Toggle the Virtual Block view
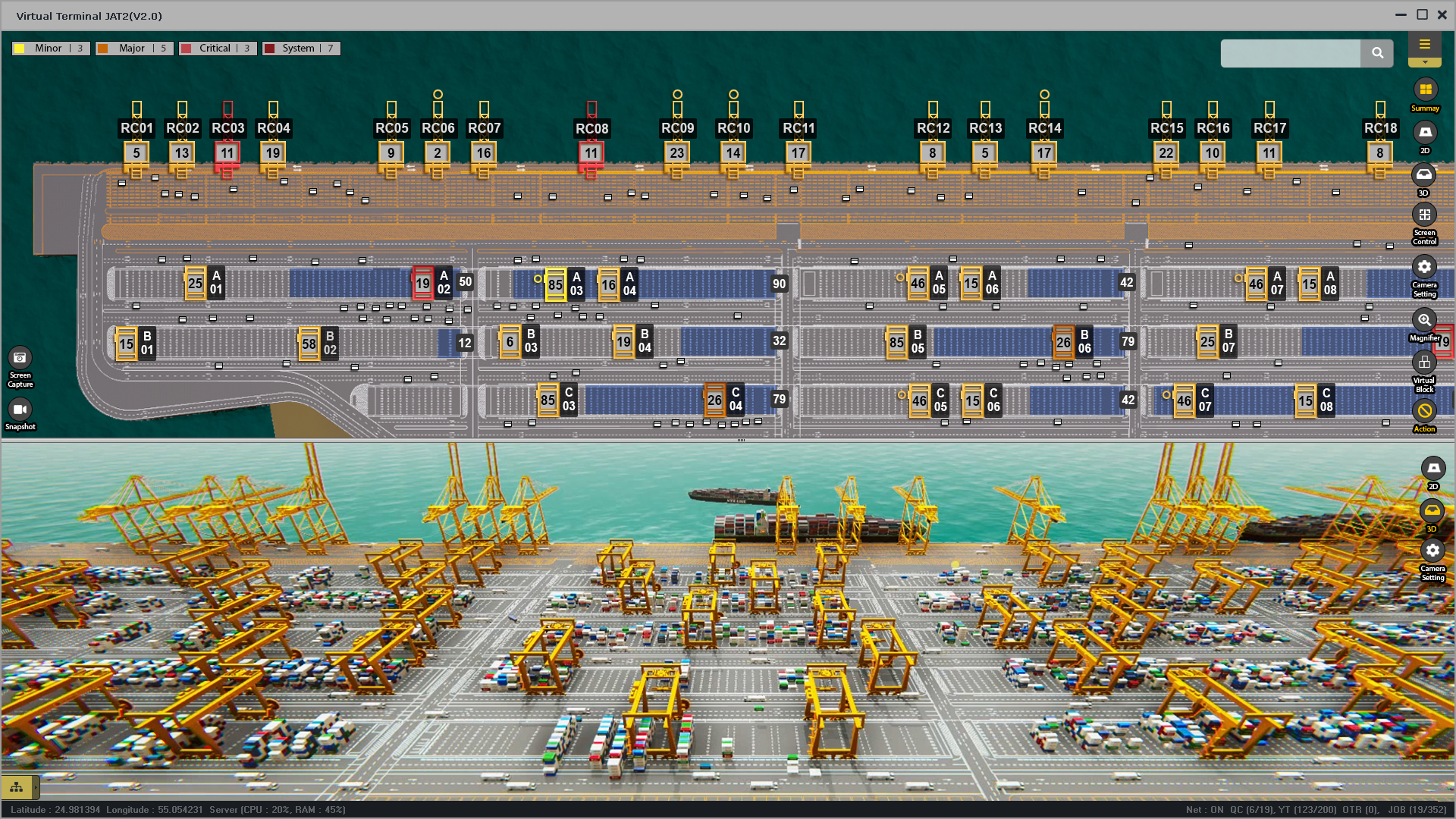 pyautogui.click(x=1424, y=363)
